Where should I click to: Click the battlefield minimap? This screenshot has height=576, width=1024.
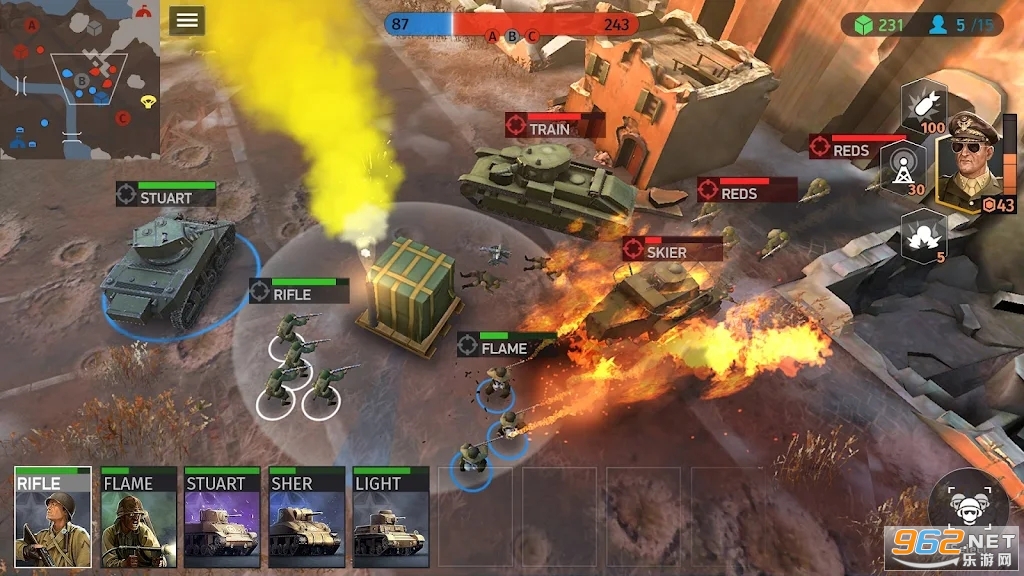coord(79,80)
